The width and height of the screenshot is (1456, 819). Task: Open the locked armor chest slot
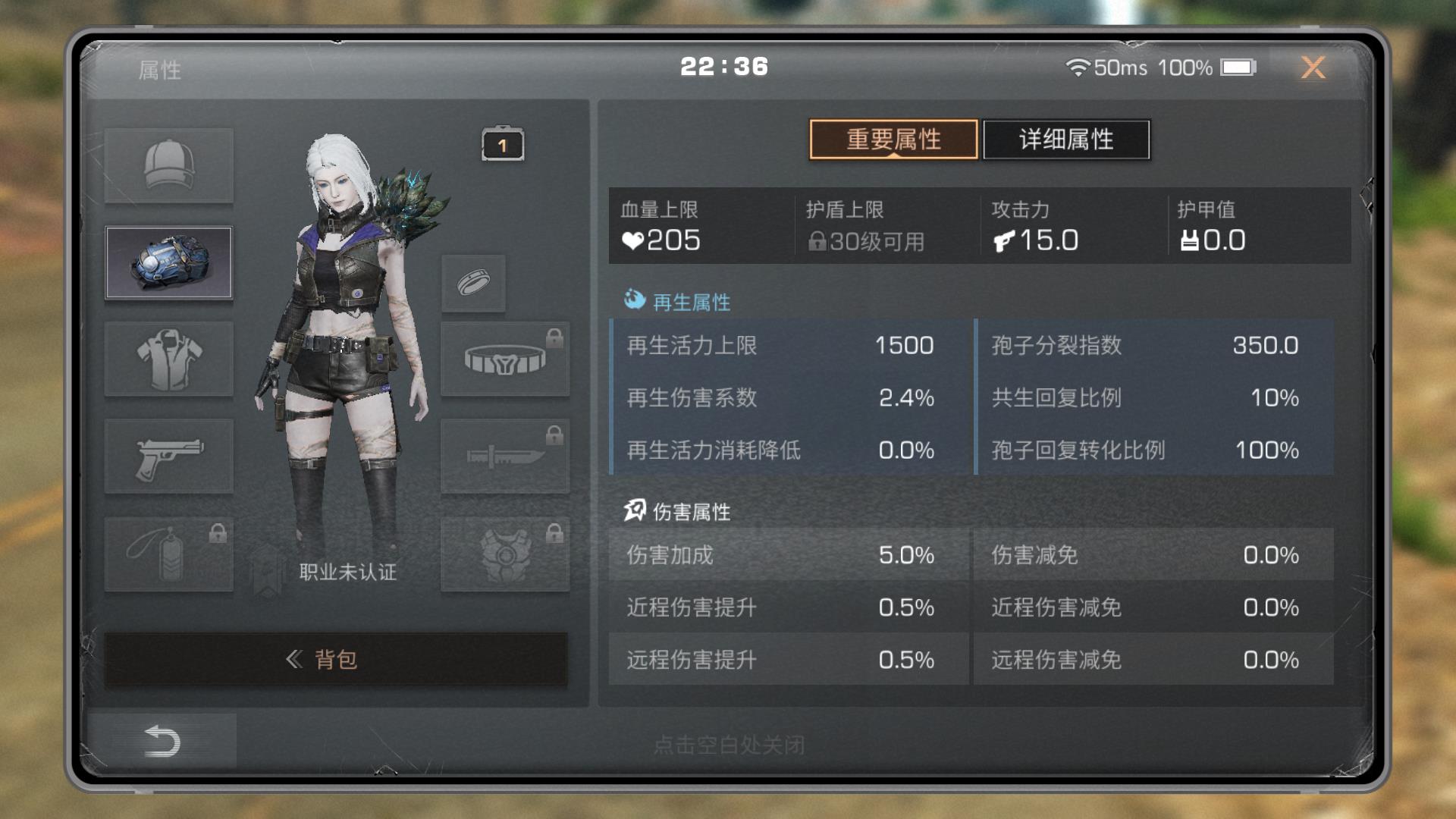[504, 553]
